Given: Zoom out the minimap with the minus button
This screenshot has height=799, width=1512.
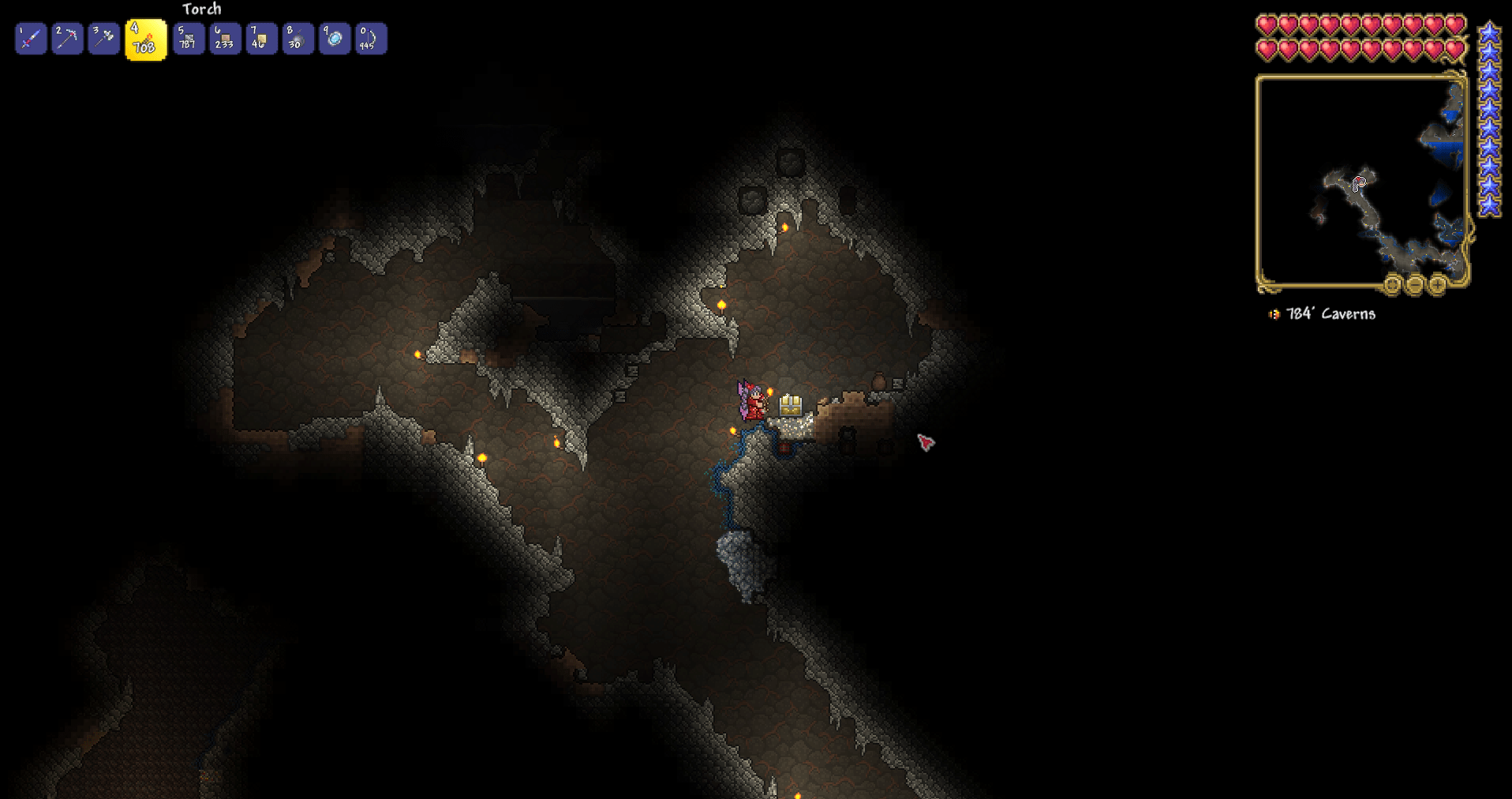Looking at the screenshot, I should pos(1416,285).
